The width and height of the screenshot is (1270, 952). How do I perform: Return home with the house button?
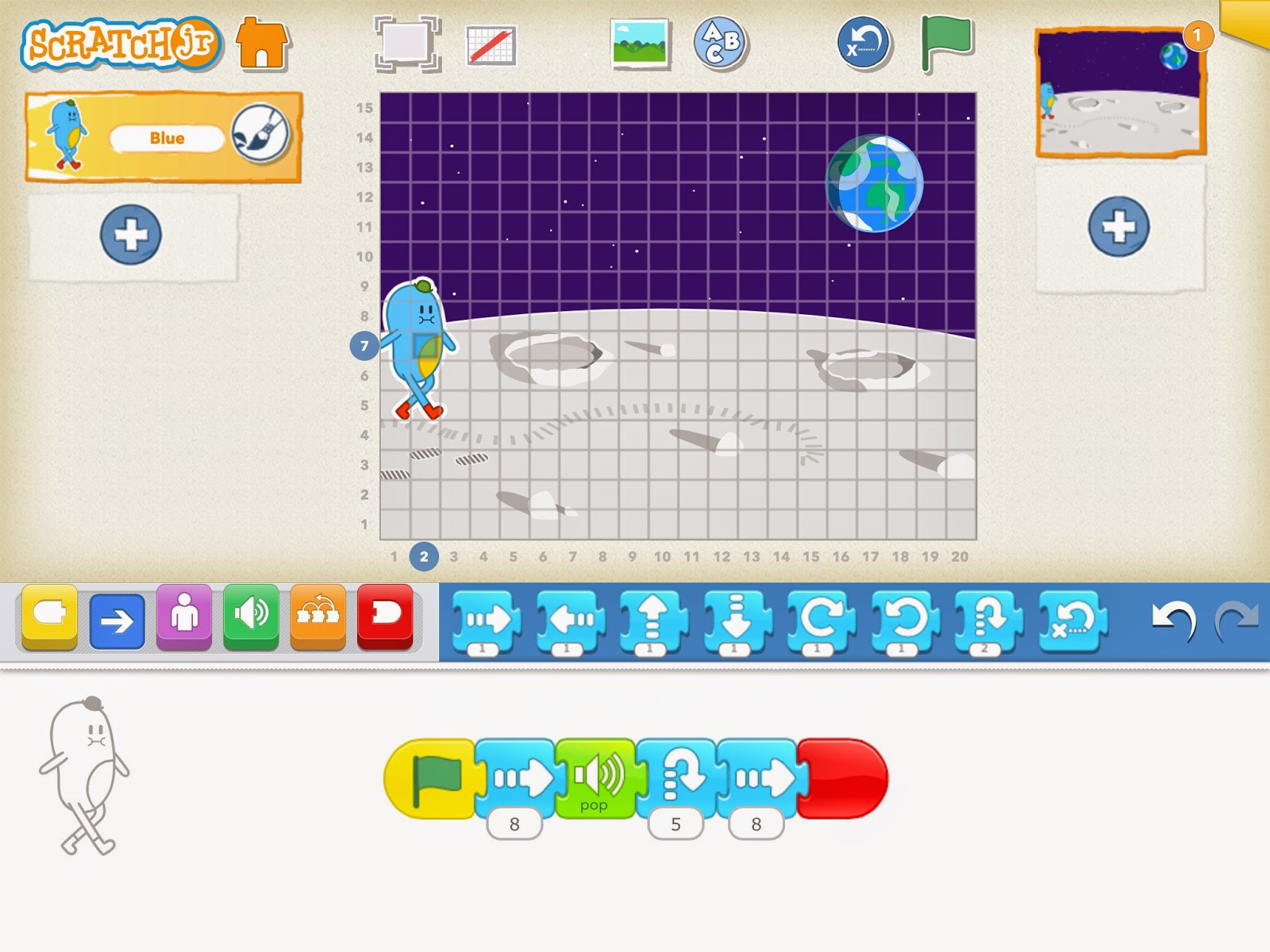(261, 44)
